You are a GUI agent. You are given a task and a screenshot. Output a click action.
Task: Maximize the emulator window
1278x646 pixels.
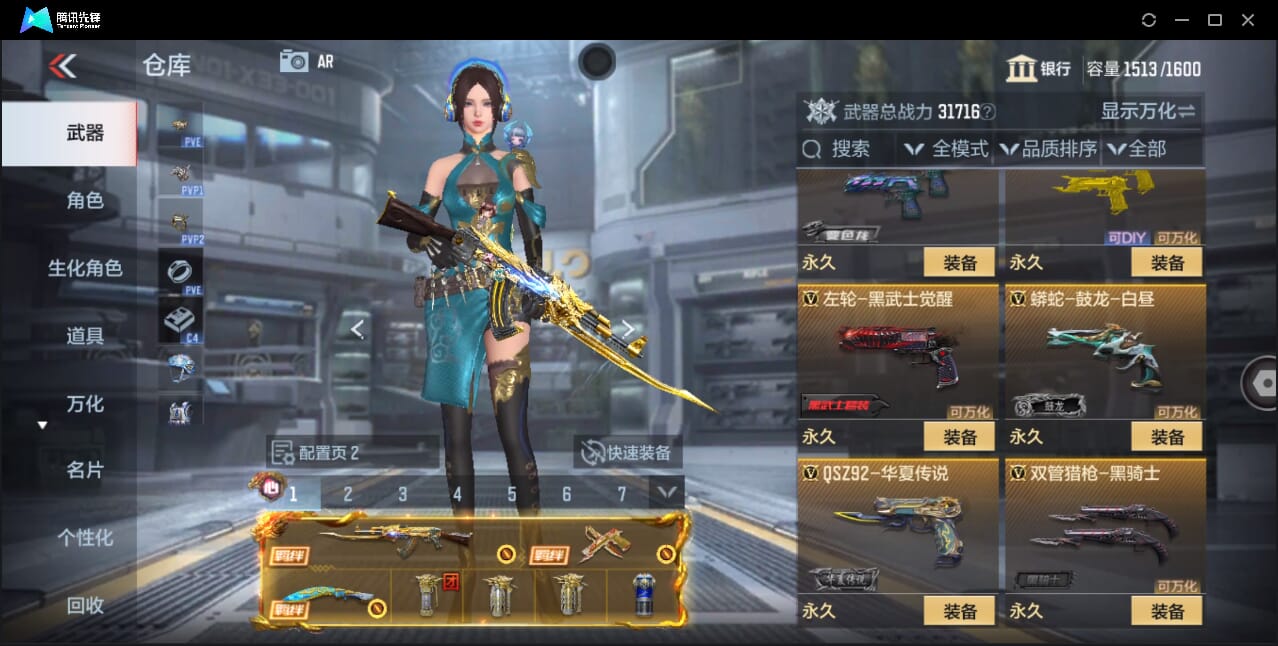[x=1215, y=20]
